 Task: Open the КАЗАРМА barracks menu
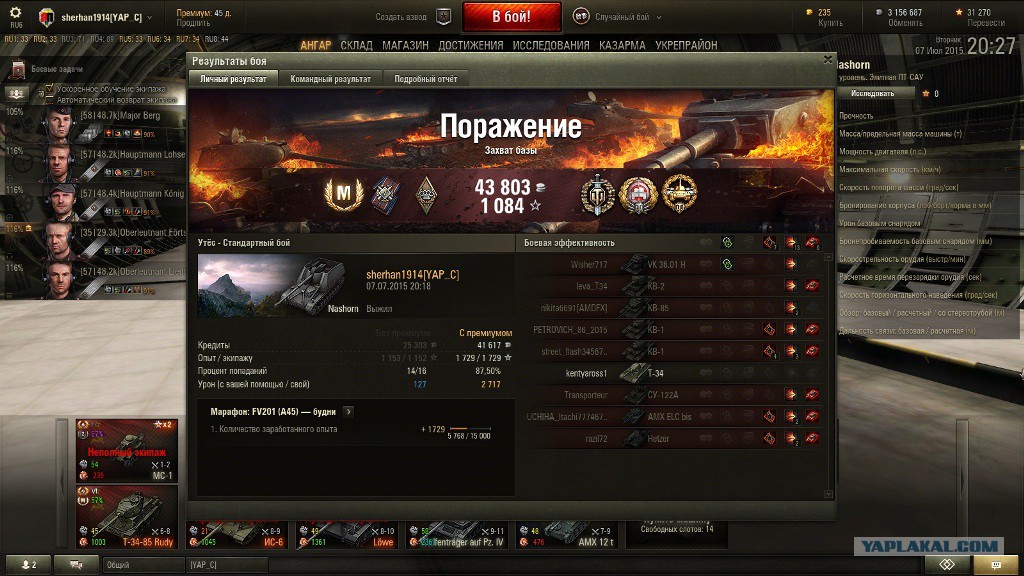click(x=622, y=46)
